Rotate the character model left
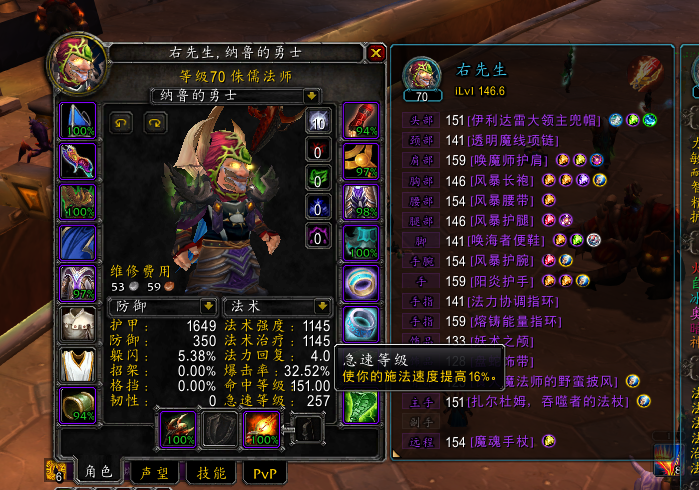 point(120,122)
